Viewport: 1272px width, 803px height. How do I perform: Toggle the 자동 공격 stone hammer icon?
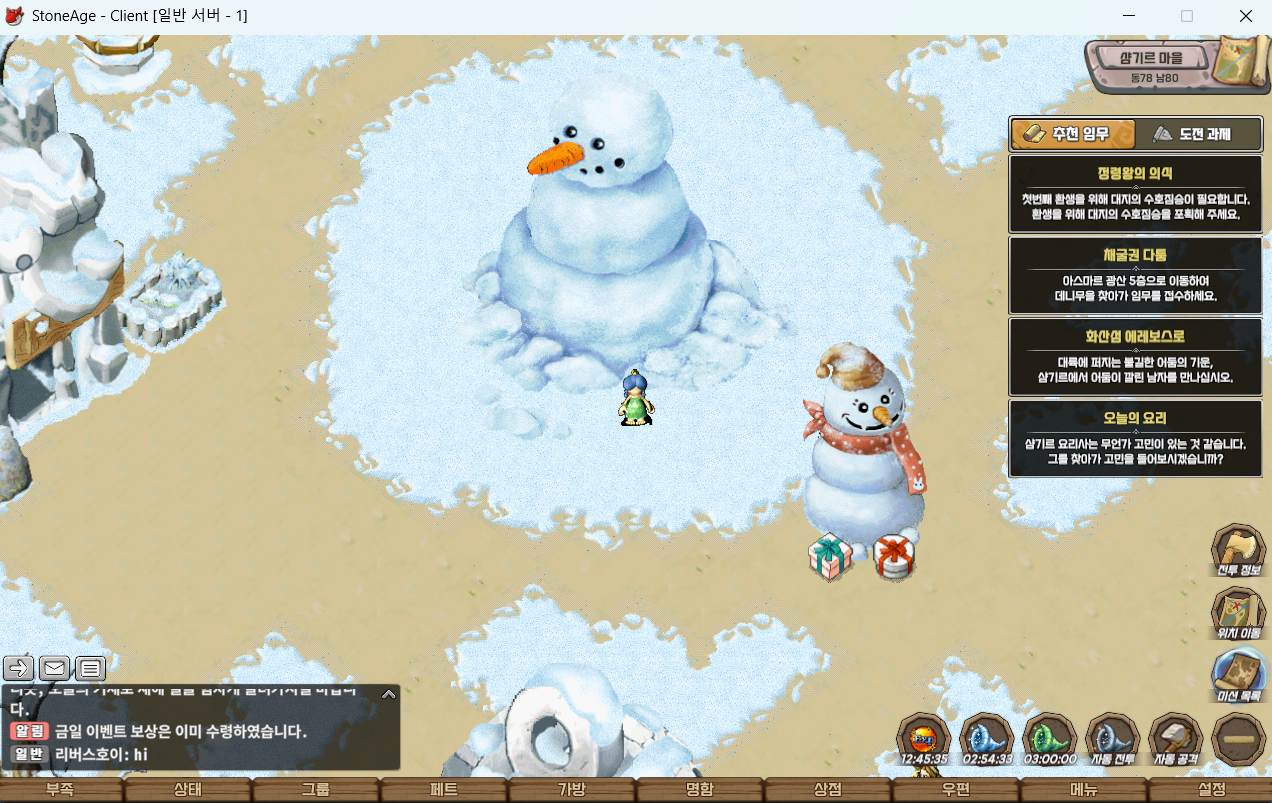click(x=1176, y=740)
